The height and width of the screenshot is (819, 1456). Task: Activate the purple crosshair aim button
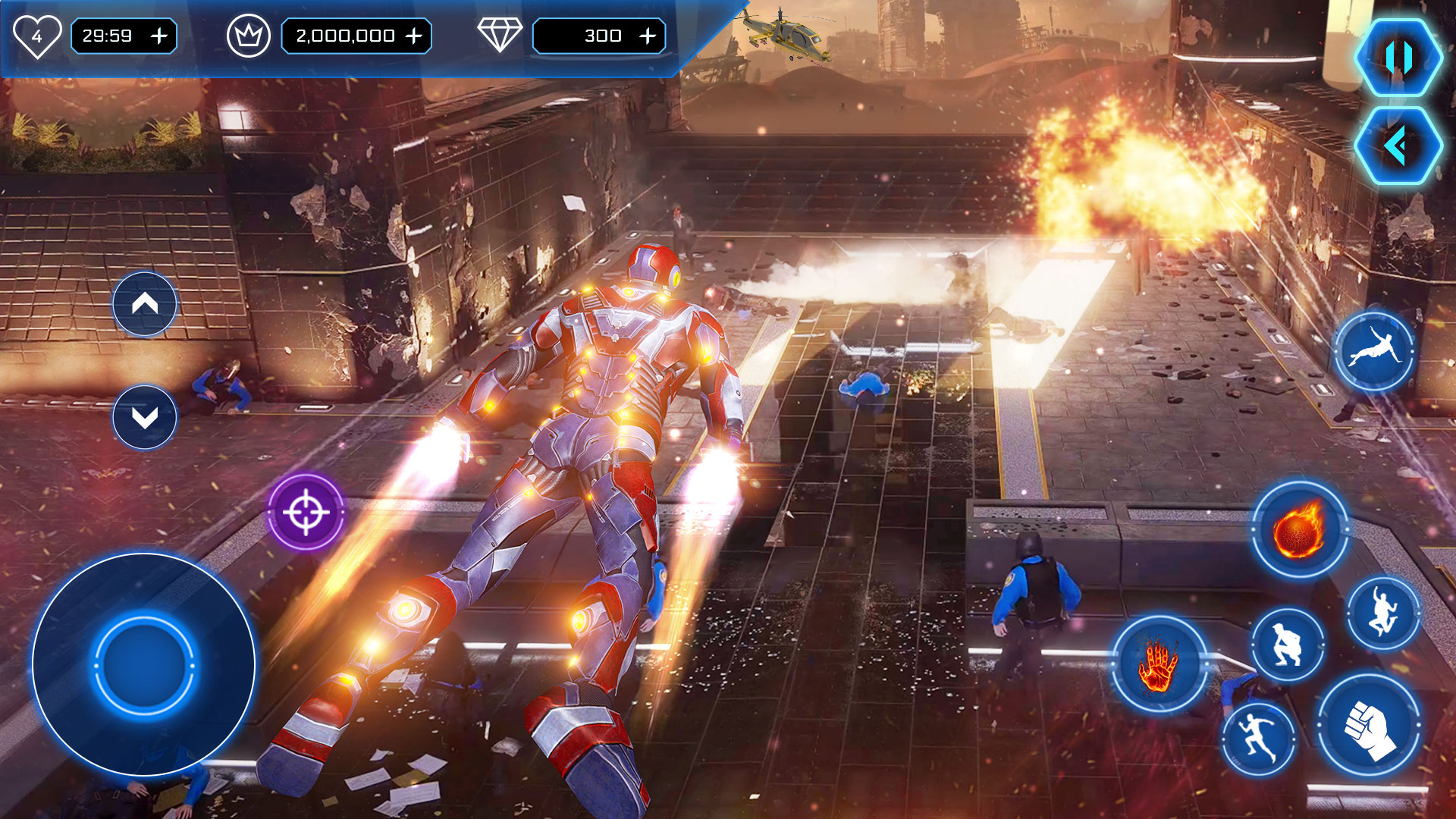coord(306,513)
